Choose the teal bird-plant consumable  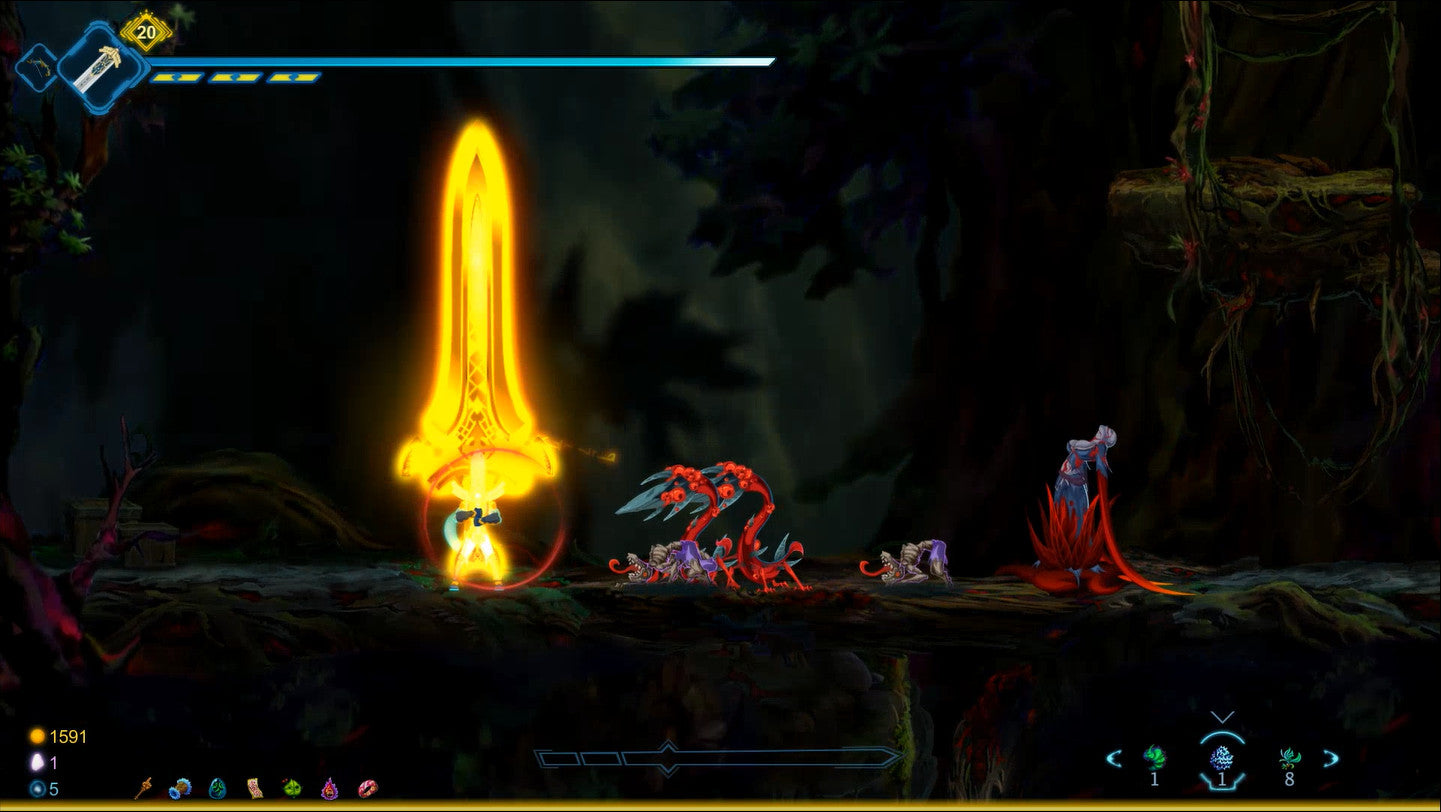1289,757
